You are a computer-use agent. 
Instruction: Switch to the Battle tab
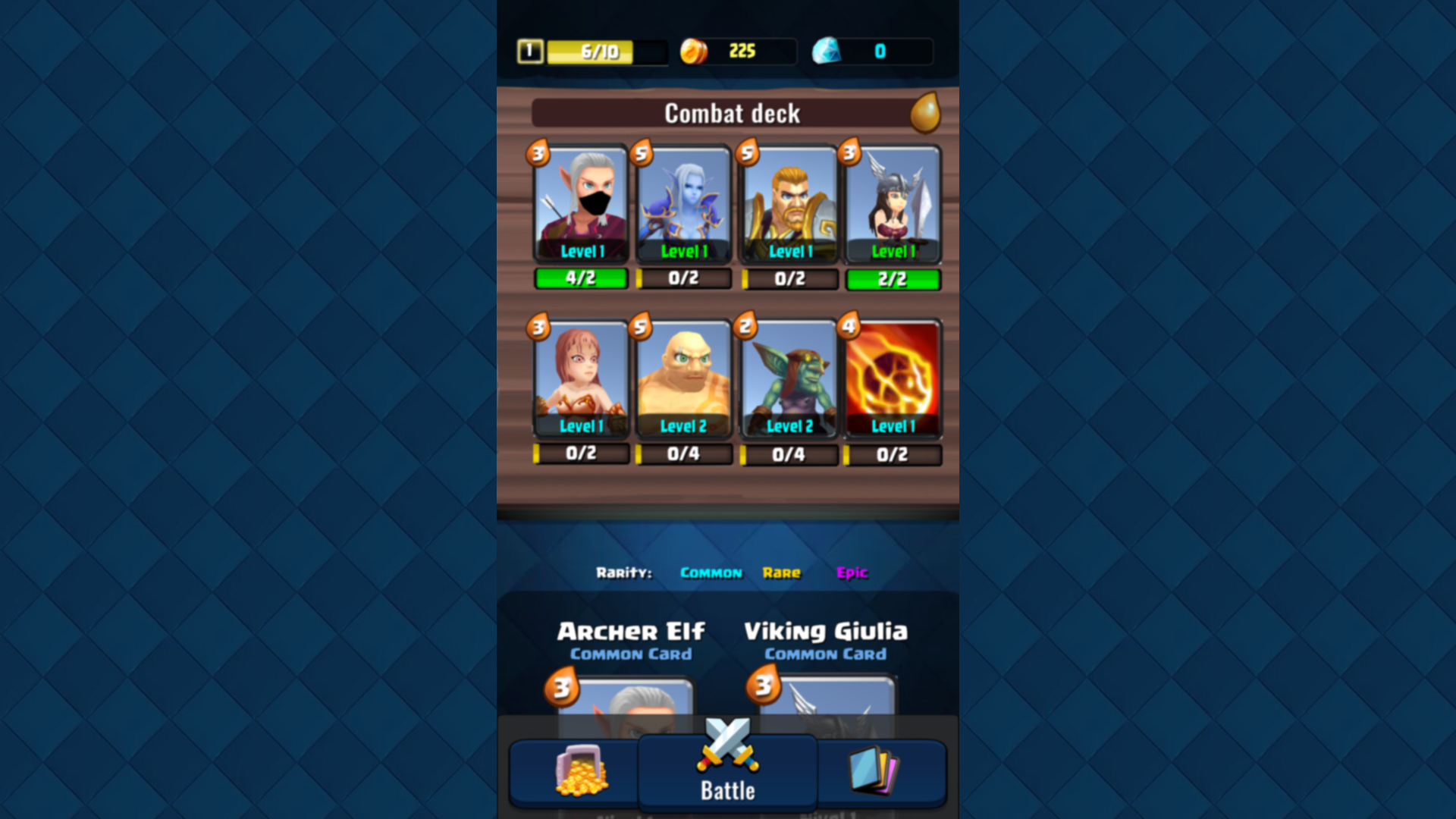[x=726, y=789]
